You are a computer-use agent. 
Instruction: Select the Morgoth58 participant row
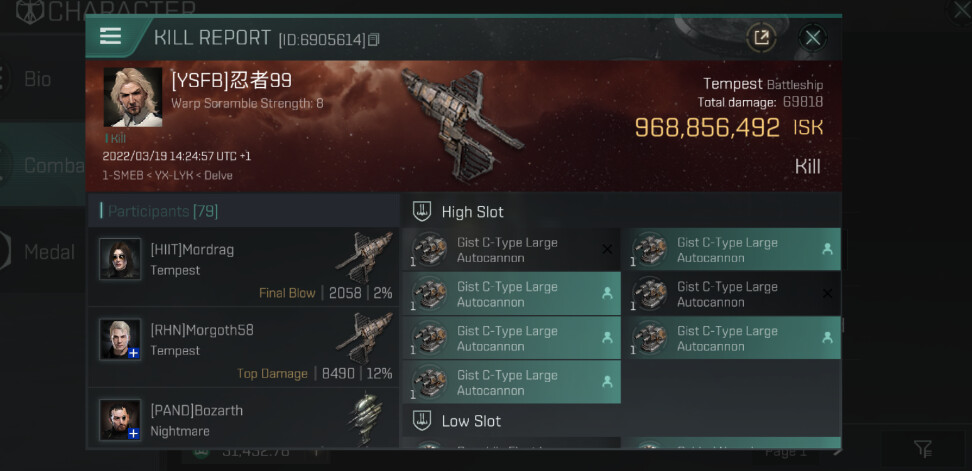click(x=243, y=347)
